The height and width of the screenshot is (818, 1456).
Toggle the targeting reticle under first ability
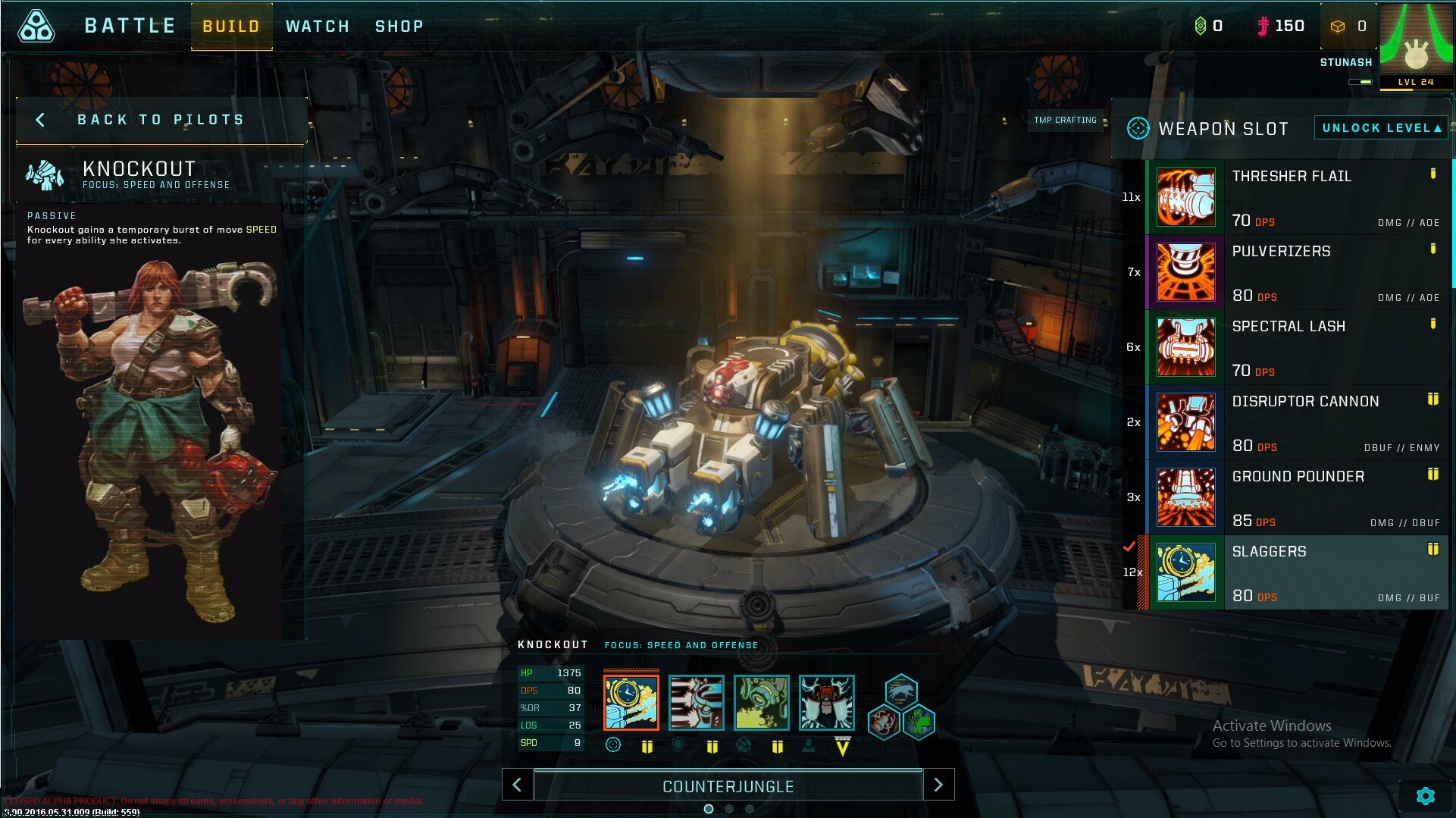point(612,746)
